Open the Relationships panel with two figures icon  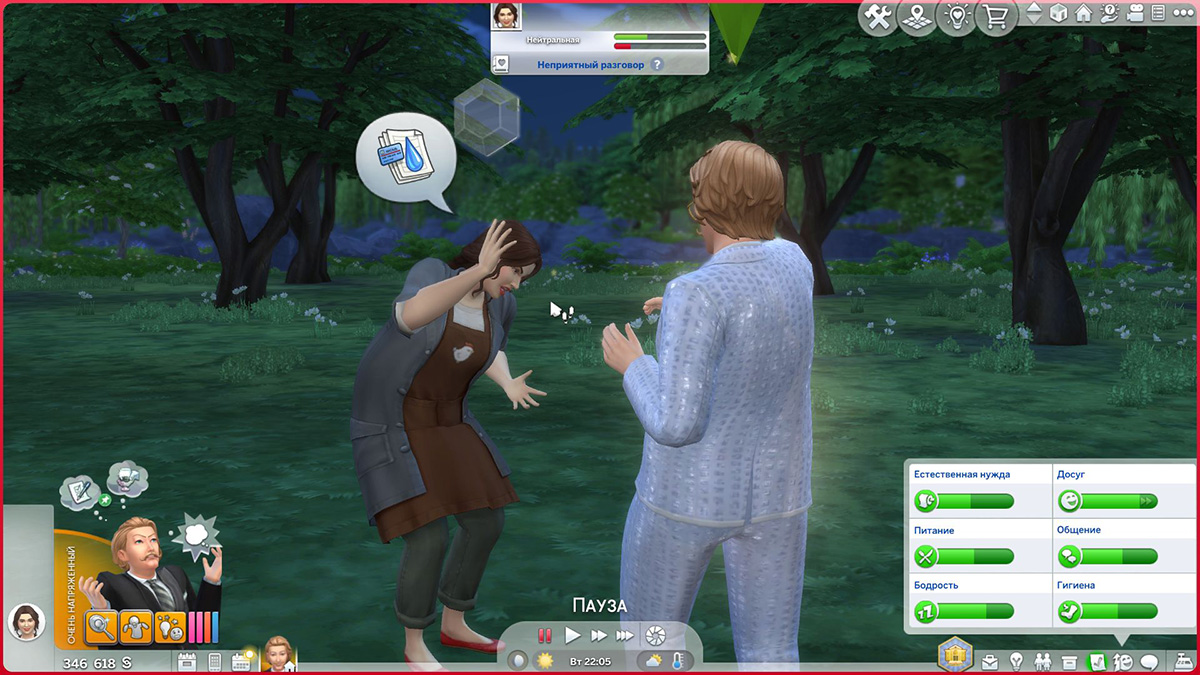[1043, 661]
